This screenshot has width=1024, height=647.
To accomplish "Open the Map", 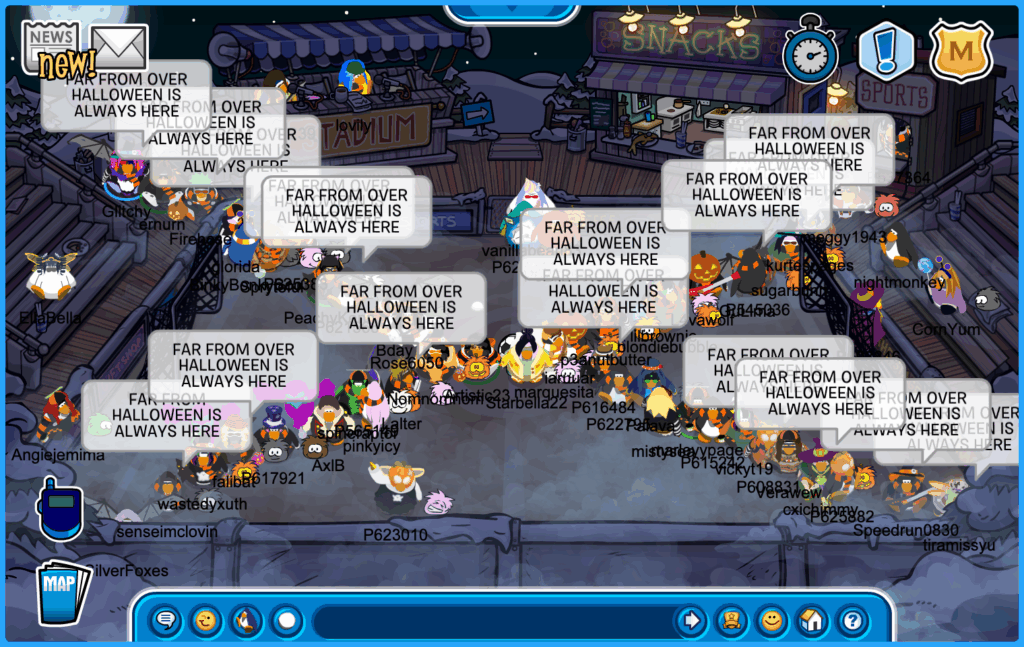I will (62, 591).
